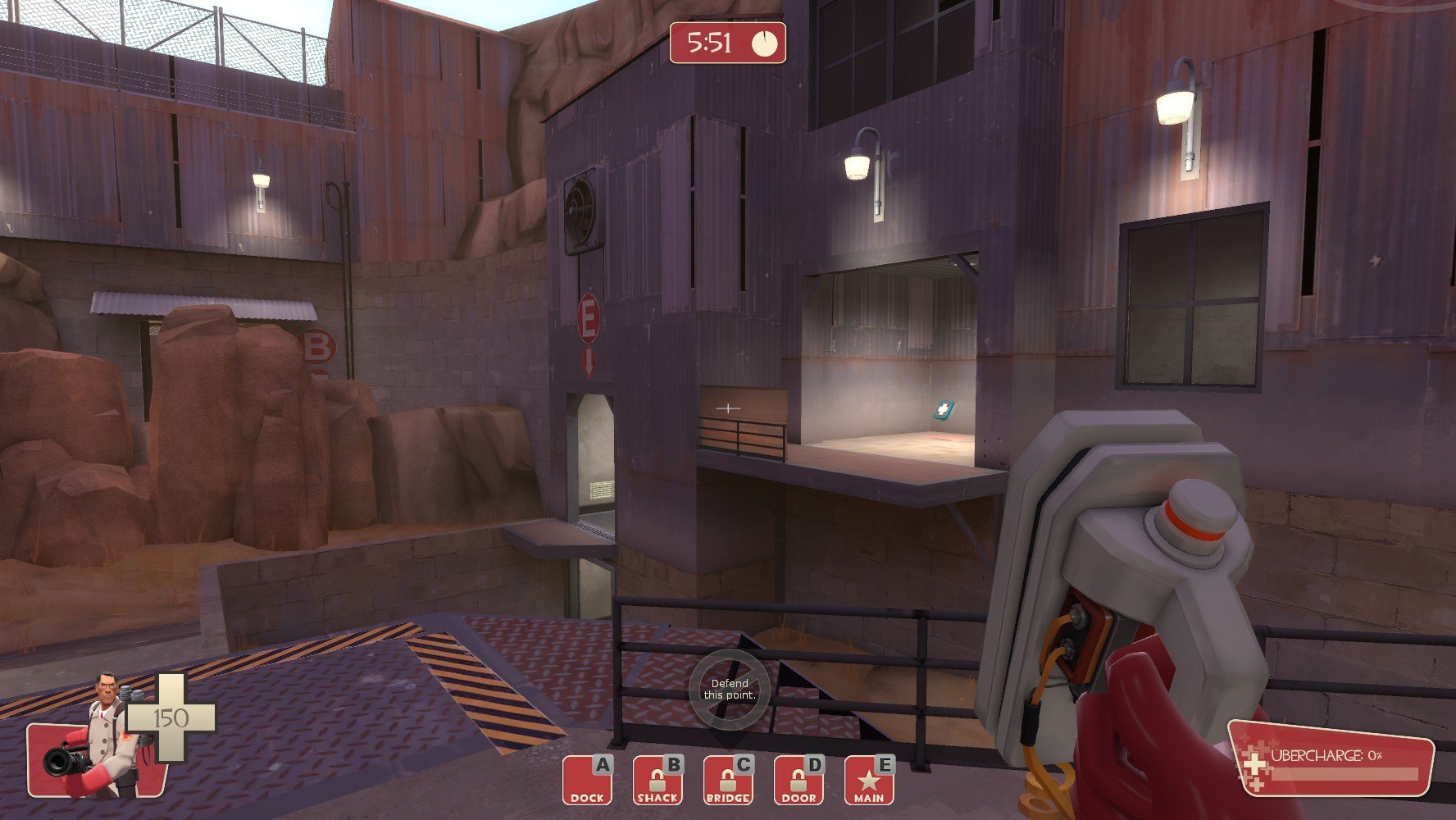The width and height of the screenshot is (1456, 820).
Task: Select the Dock control point A icon
Action: [587, 780]
